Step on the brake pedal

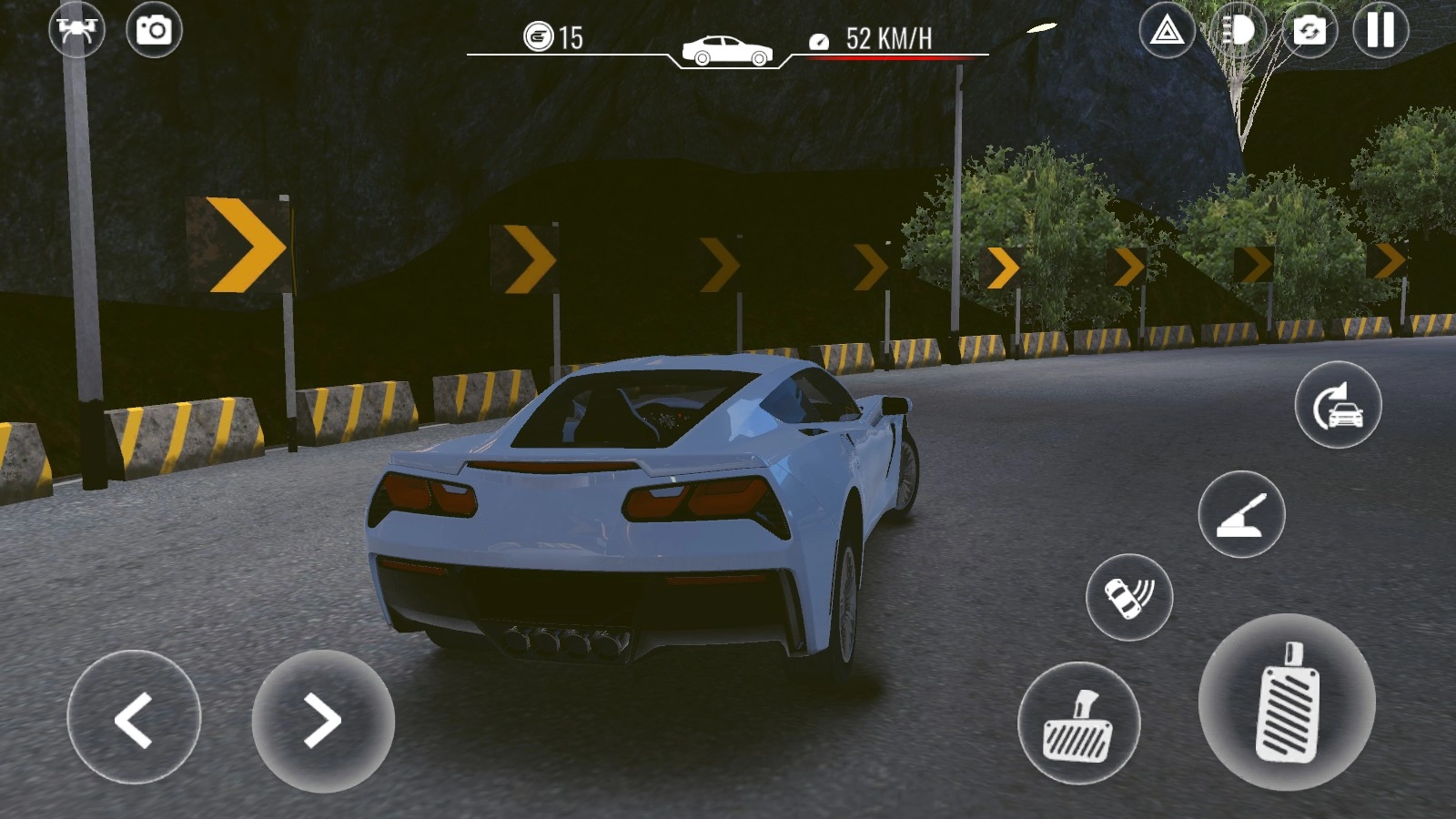click(1078, 723)
